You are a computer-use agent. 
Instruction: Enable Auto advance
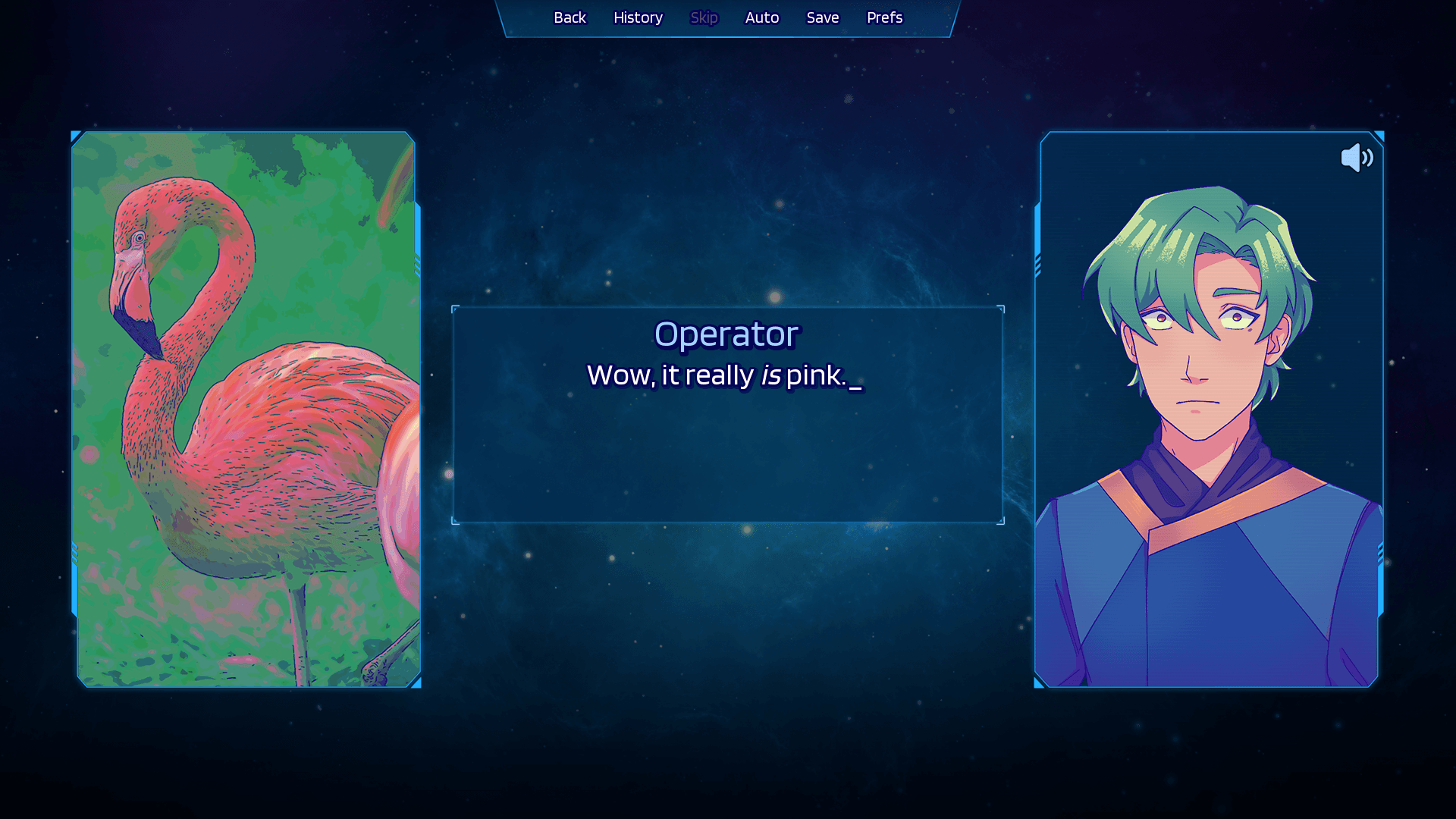(x=761, y=17)
